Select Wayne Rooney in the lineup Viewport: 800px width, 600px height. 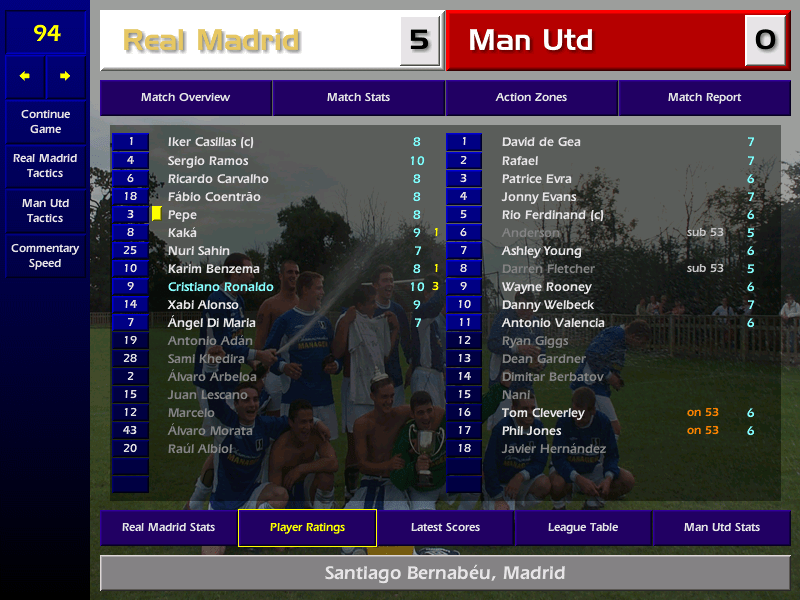pyautogui.click(x=546, y=287)
